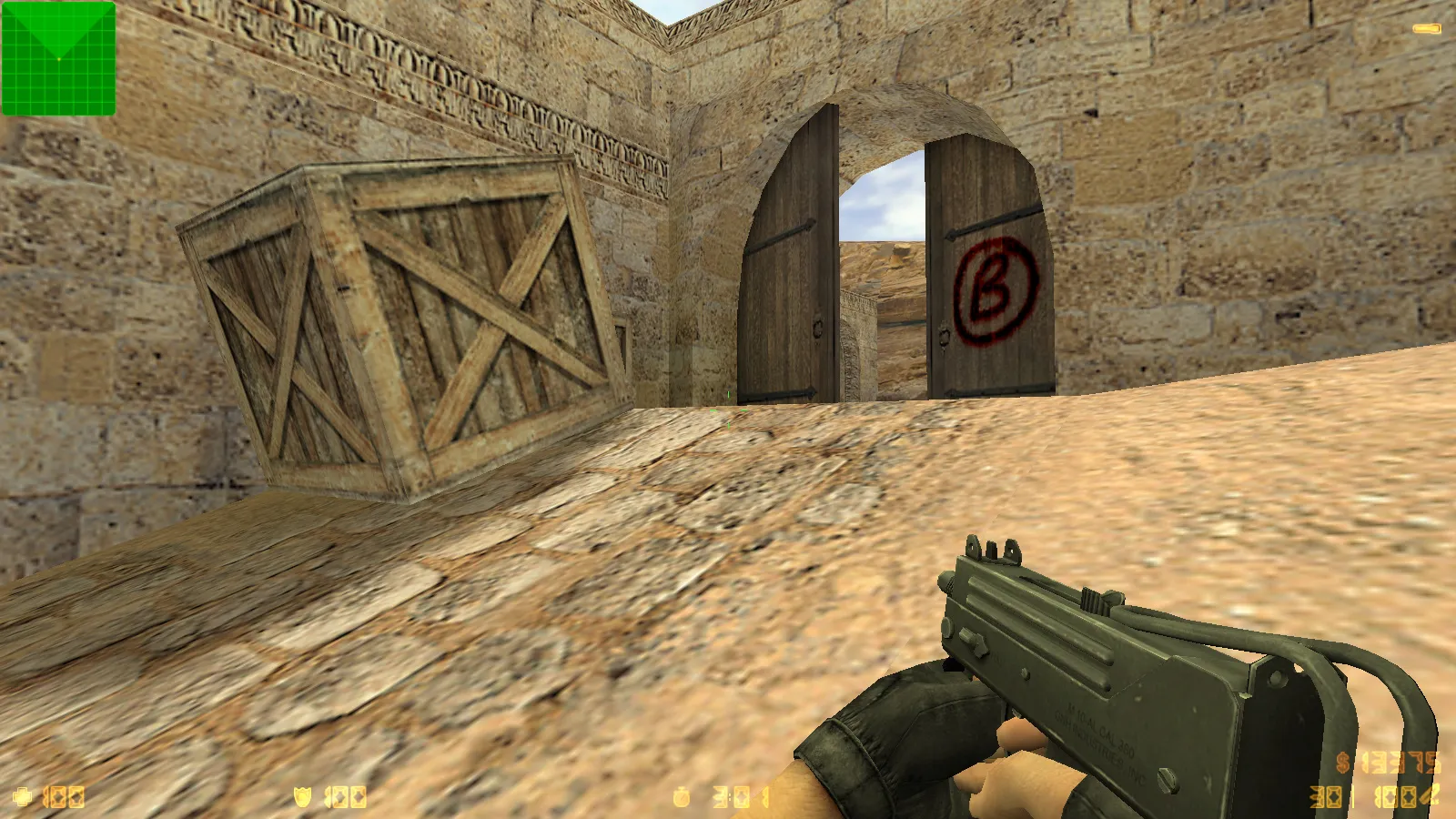
Task: Click the green radar display
Action: pos(58,57)
